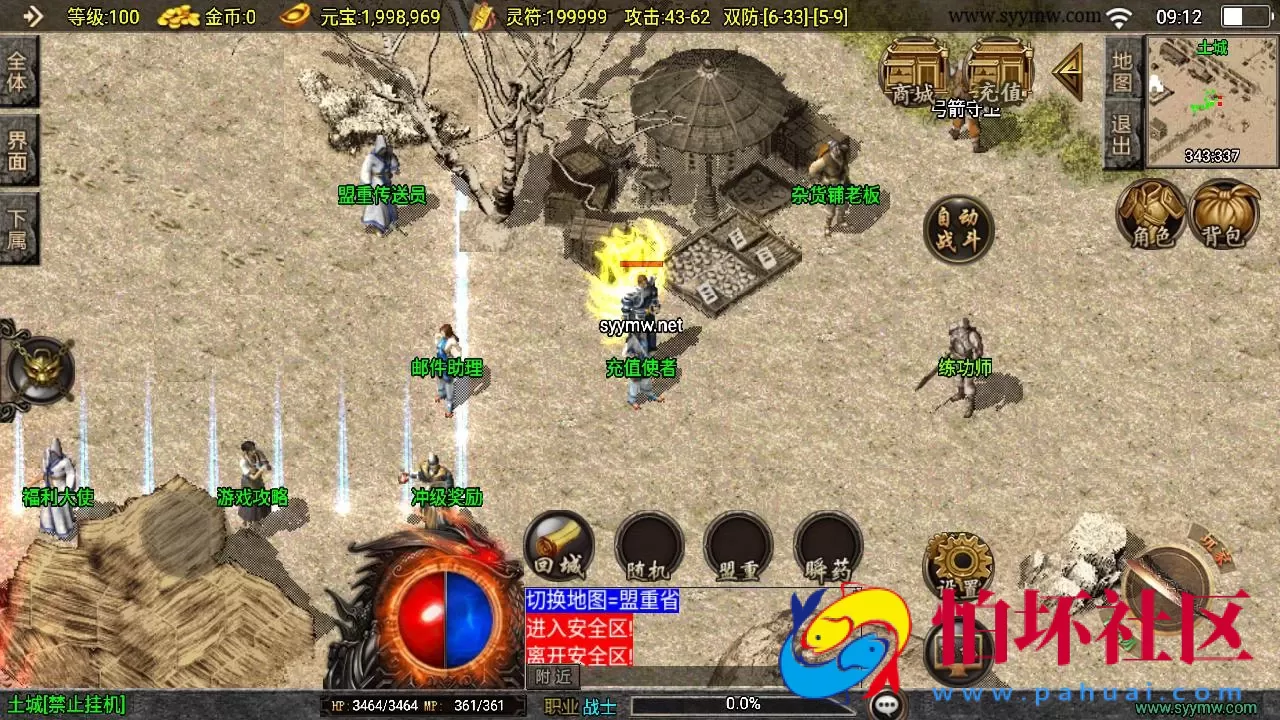
Task: Open the 背包 backpack icon
Action: coord(1224,215)
